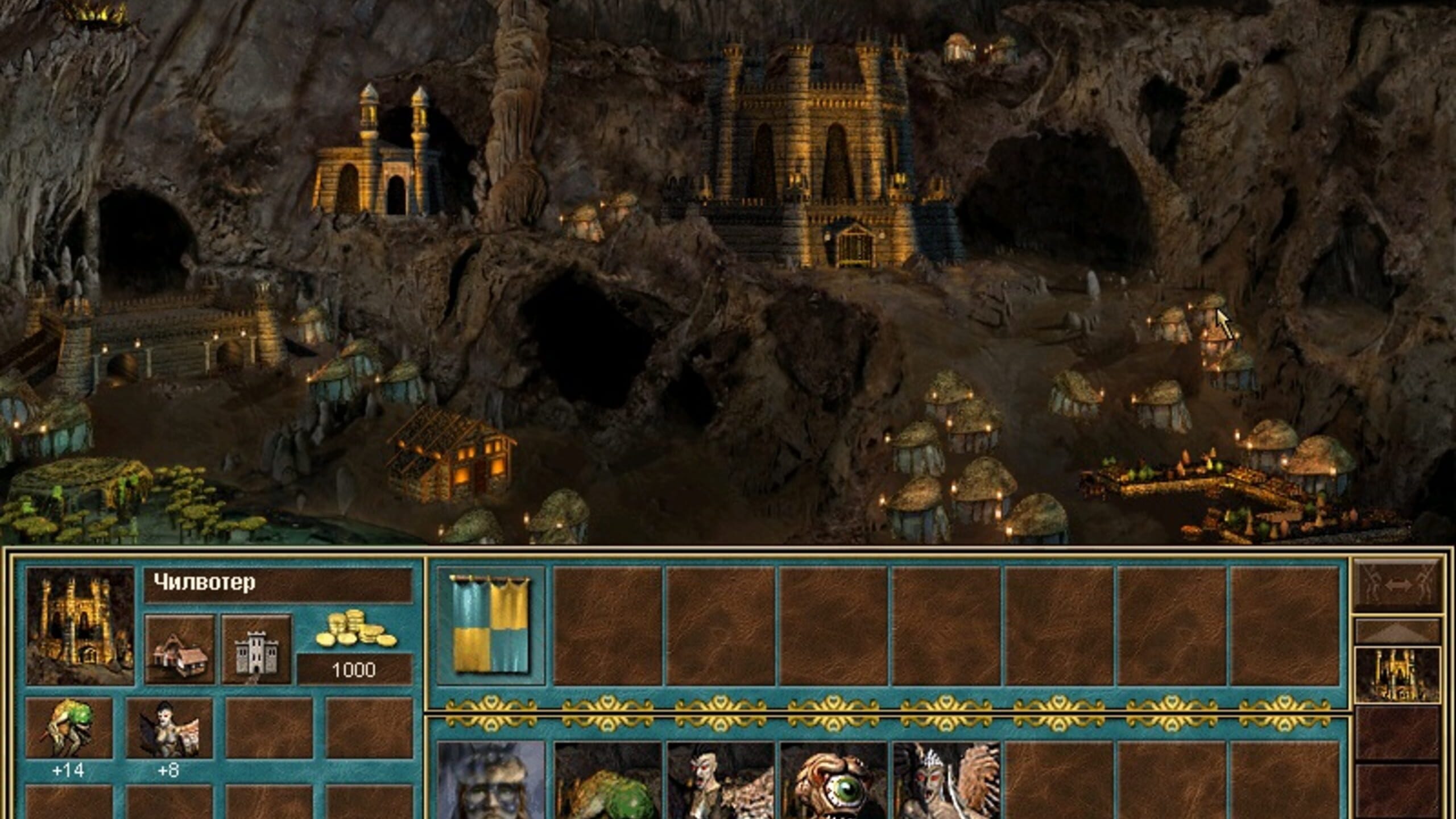Open the visiting hero's portrait
Viewport: 1456px width, 819px height.
[x=490, y=780]
